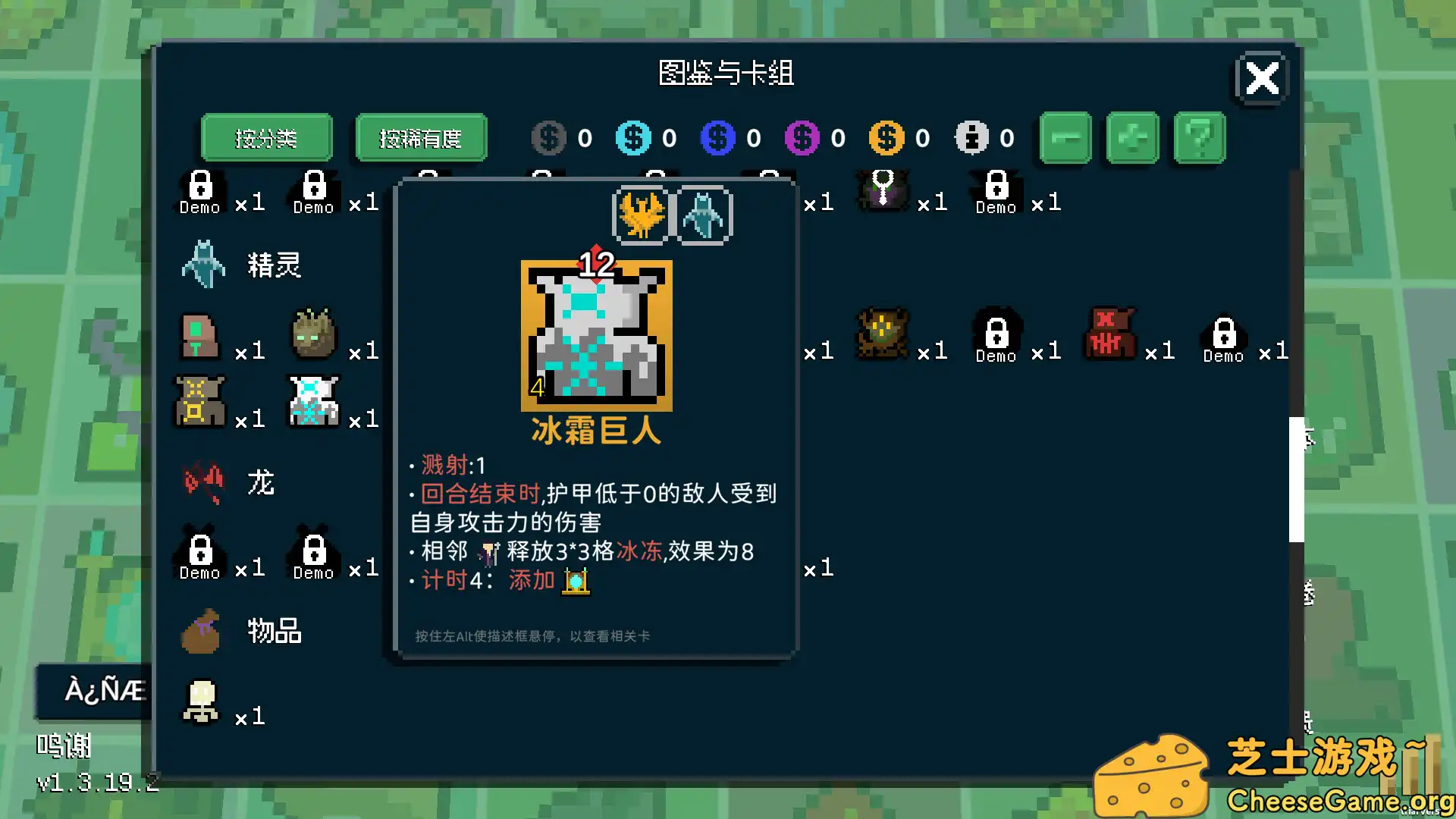Click the green plus button
Image resolution: width=1456 pixels, height=819 pixels.
tap(1131, 137)
